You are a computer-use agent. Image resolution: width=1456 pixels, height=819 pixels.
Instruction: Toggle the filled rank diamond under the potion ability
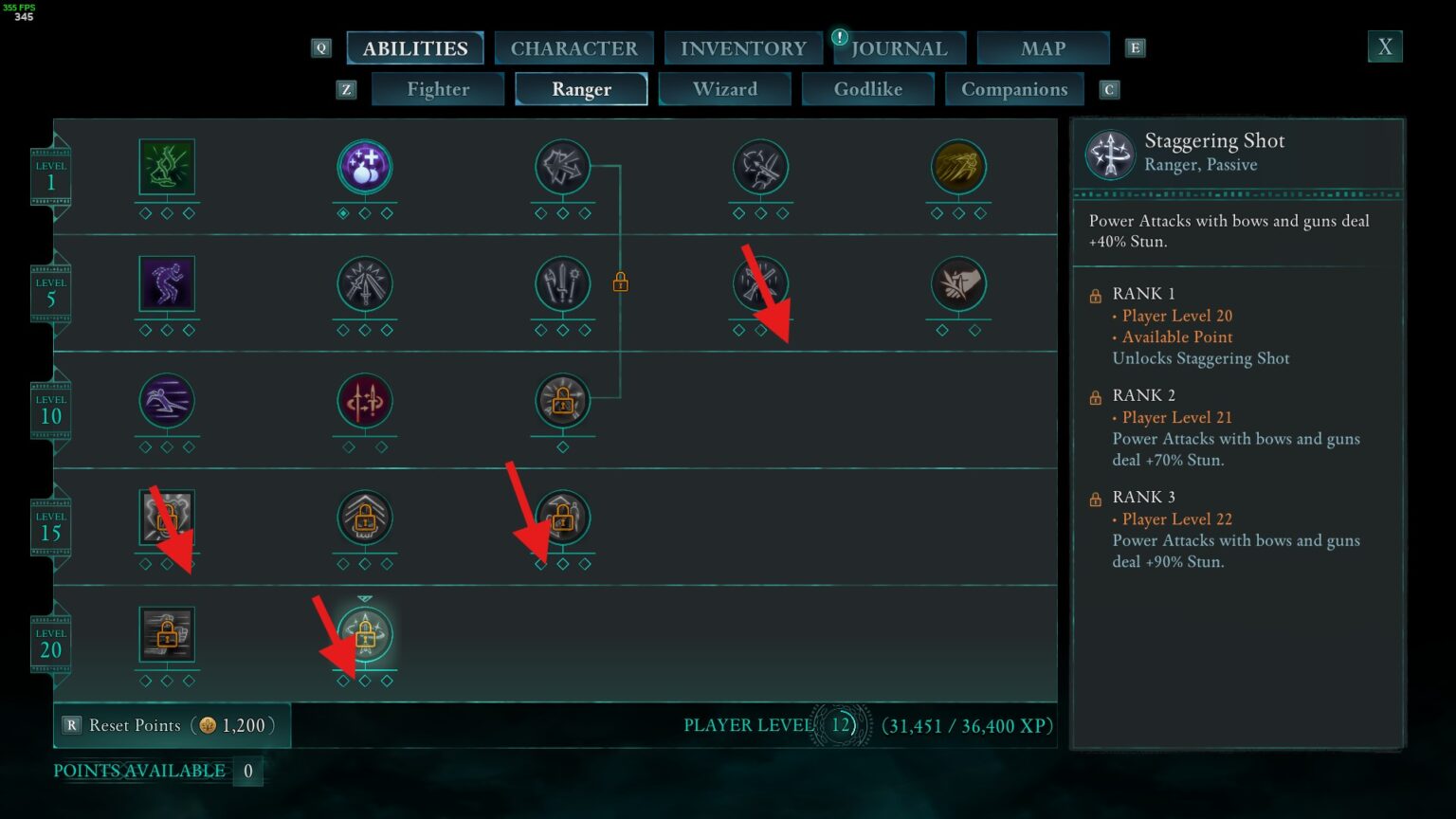point(344,213)
